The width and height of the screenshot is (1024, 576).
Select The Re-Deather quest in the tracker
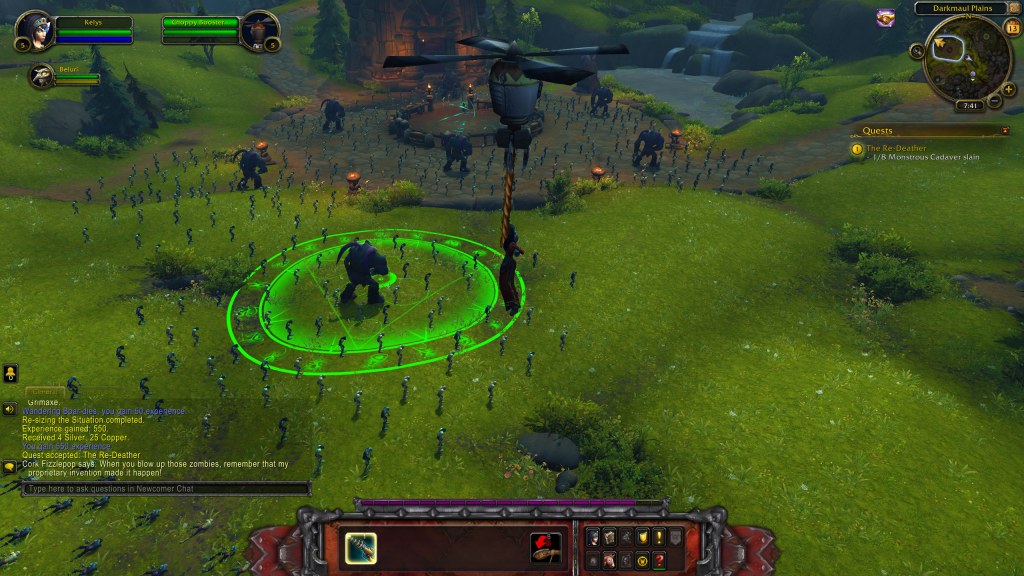click(896, 148)
